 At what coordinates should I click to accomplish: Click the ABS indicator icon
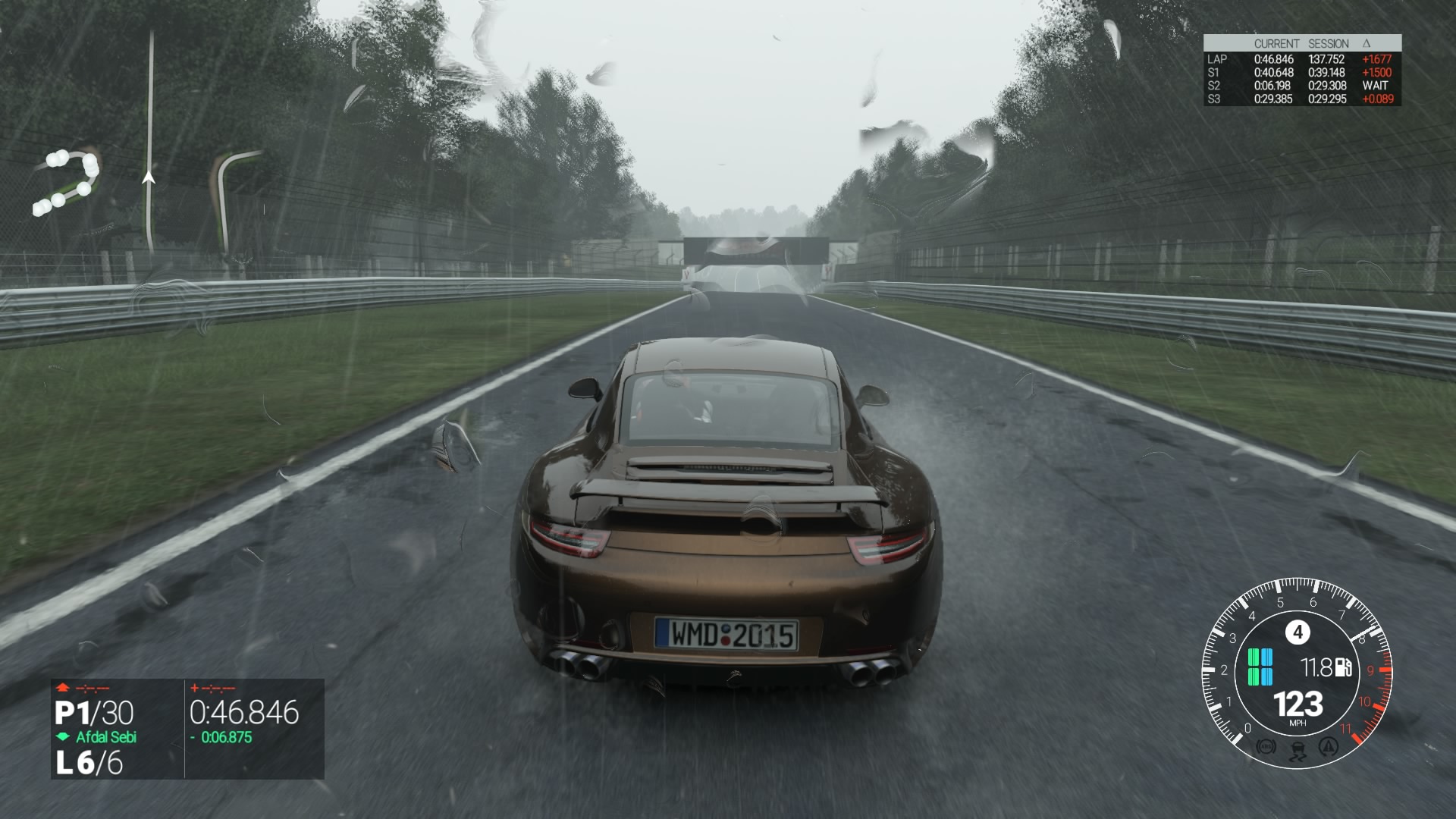click(x=1266, y=748)
